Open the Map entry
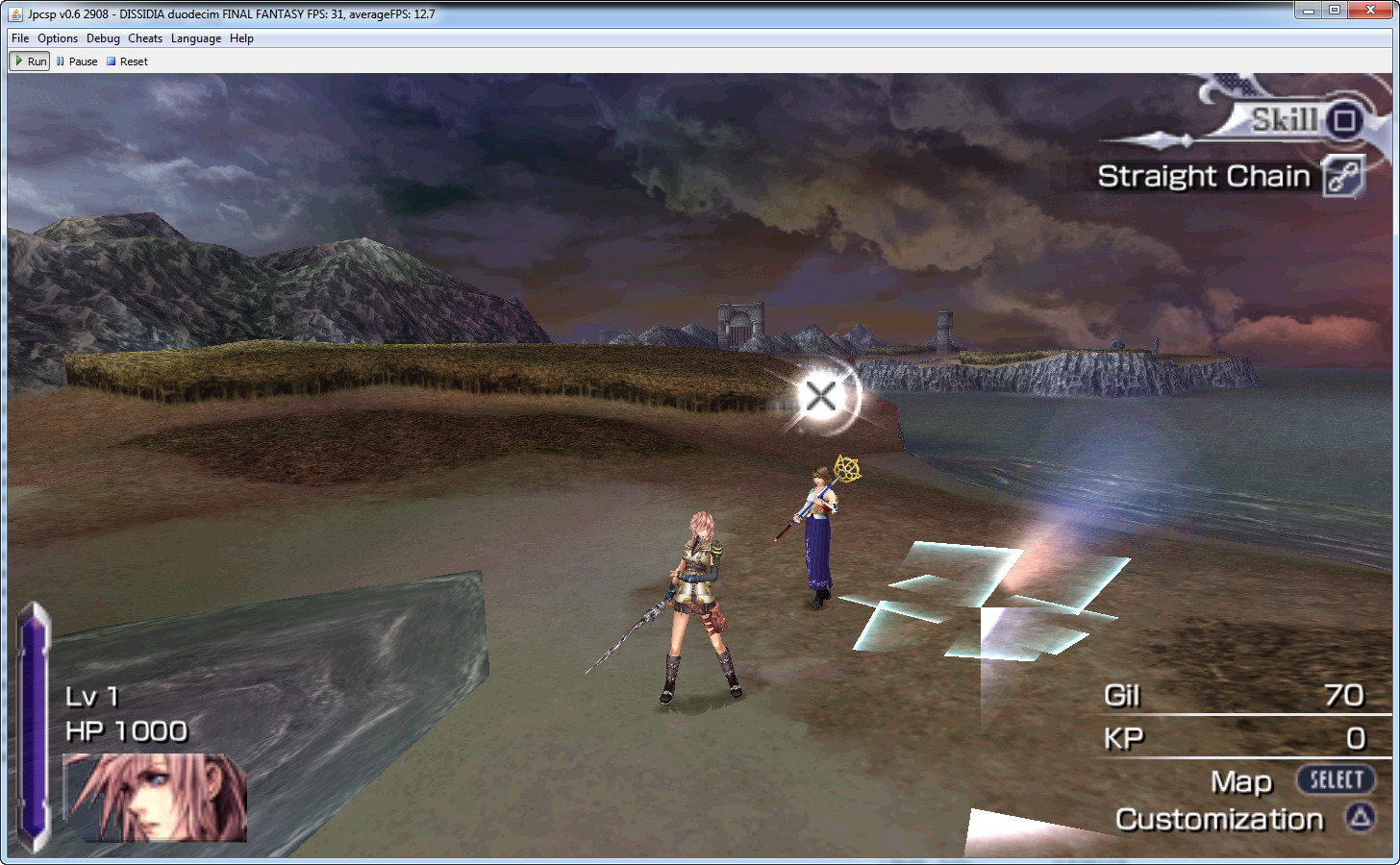Screen dimensions: 1400x865 click(x=1241, y=781)
